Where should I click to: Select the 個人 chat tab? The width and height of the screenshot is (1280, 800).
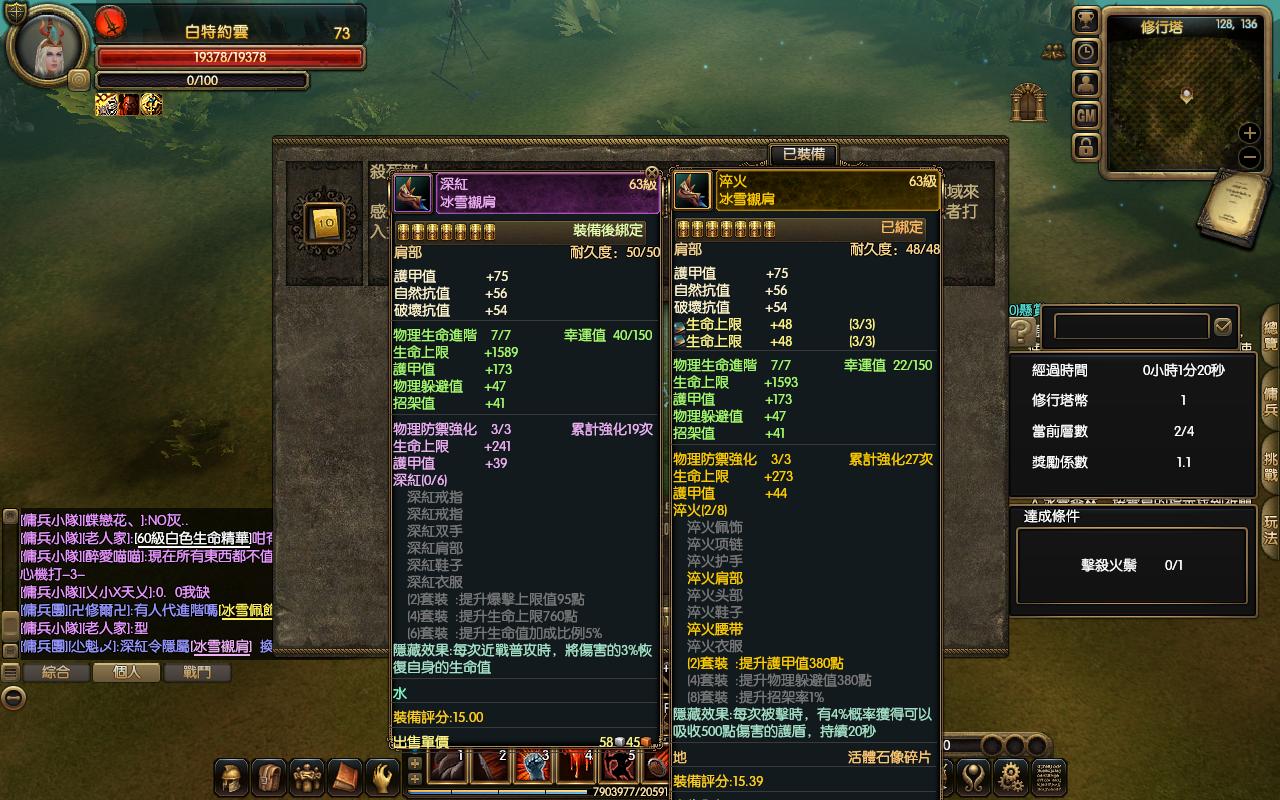click(127, 673)
